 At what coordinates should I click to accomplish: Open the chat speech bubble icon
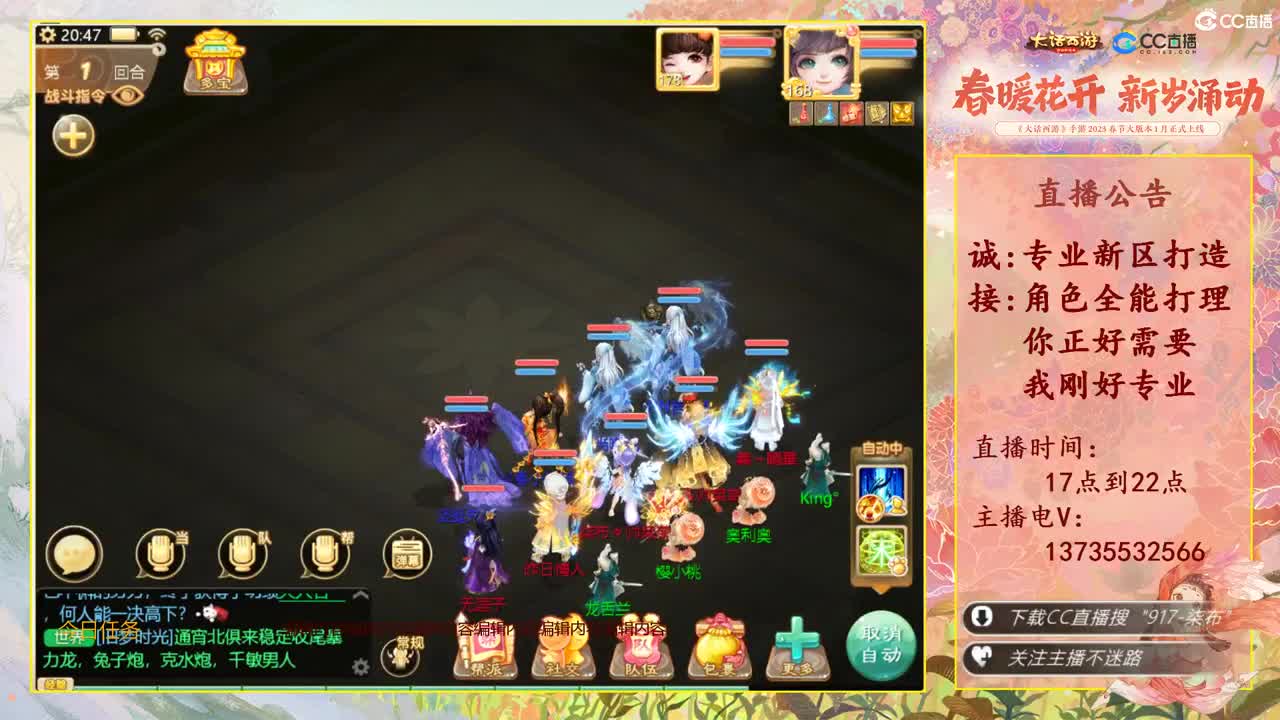point(75,555)
